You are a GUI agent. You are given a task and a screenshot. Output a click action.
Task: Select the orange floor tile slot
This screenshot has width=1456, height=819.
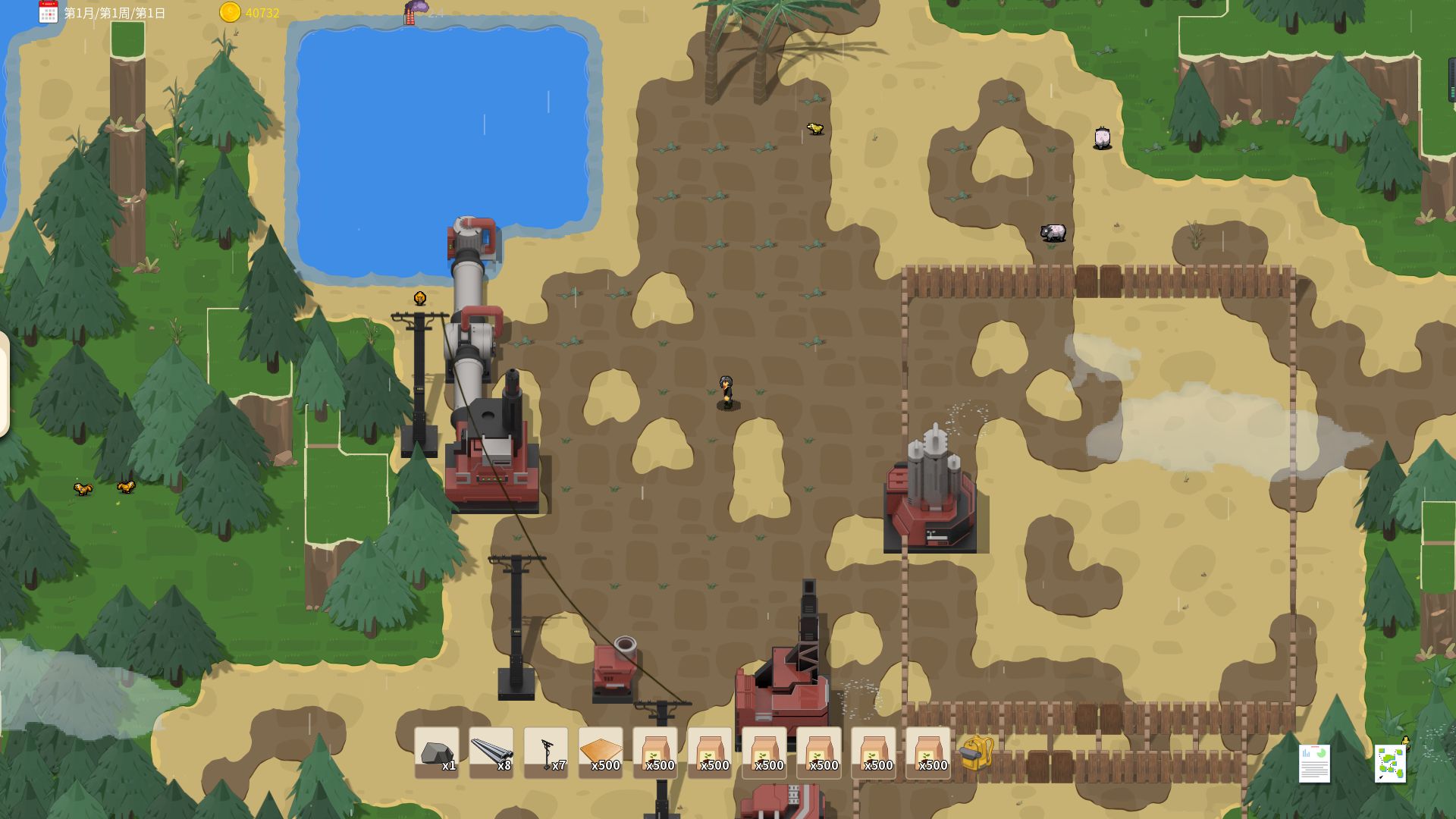[x=600, y=752]
